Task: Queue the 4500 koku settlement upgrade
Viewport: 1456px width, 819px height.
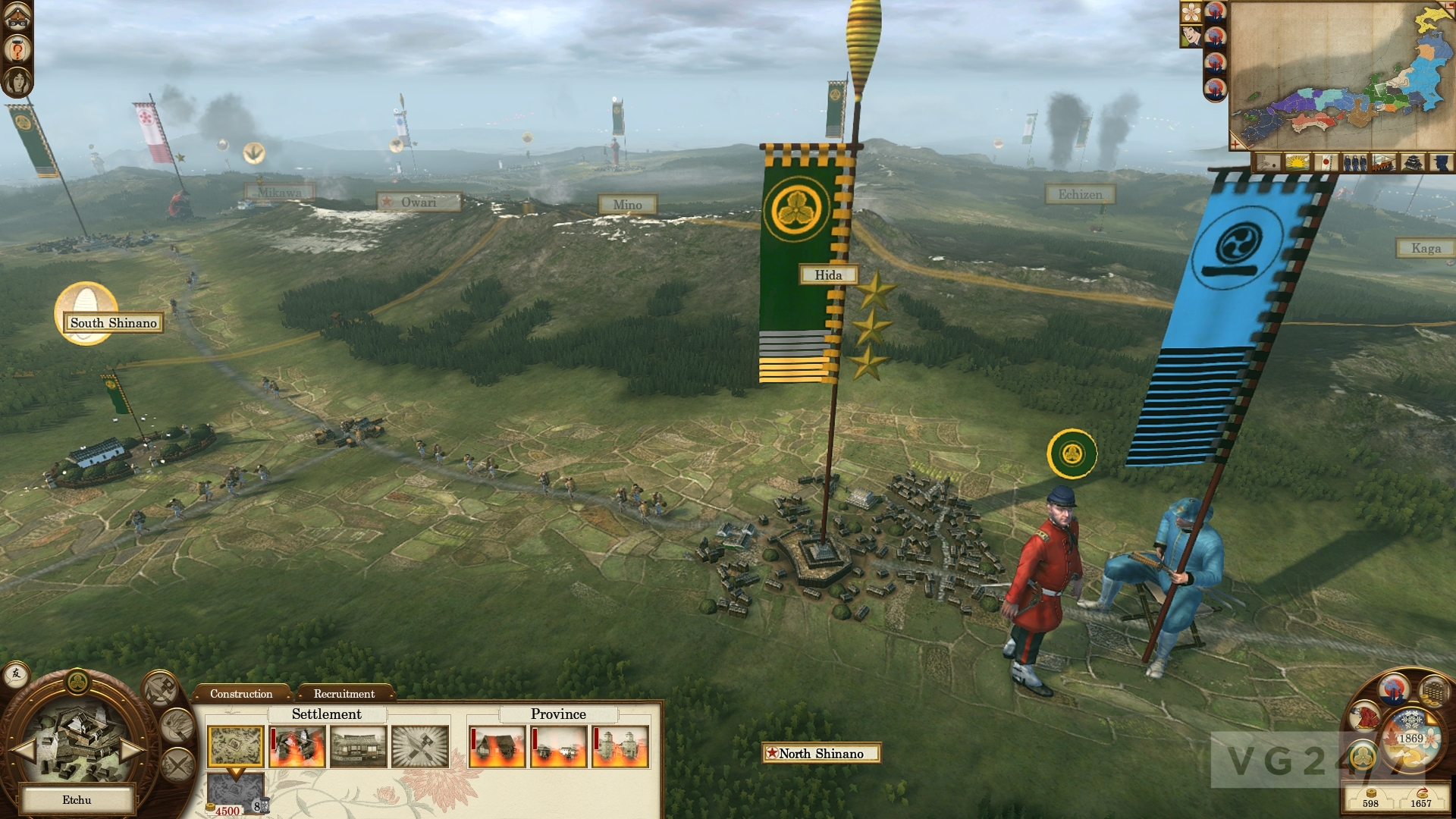Action: click(236, 792)
